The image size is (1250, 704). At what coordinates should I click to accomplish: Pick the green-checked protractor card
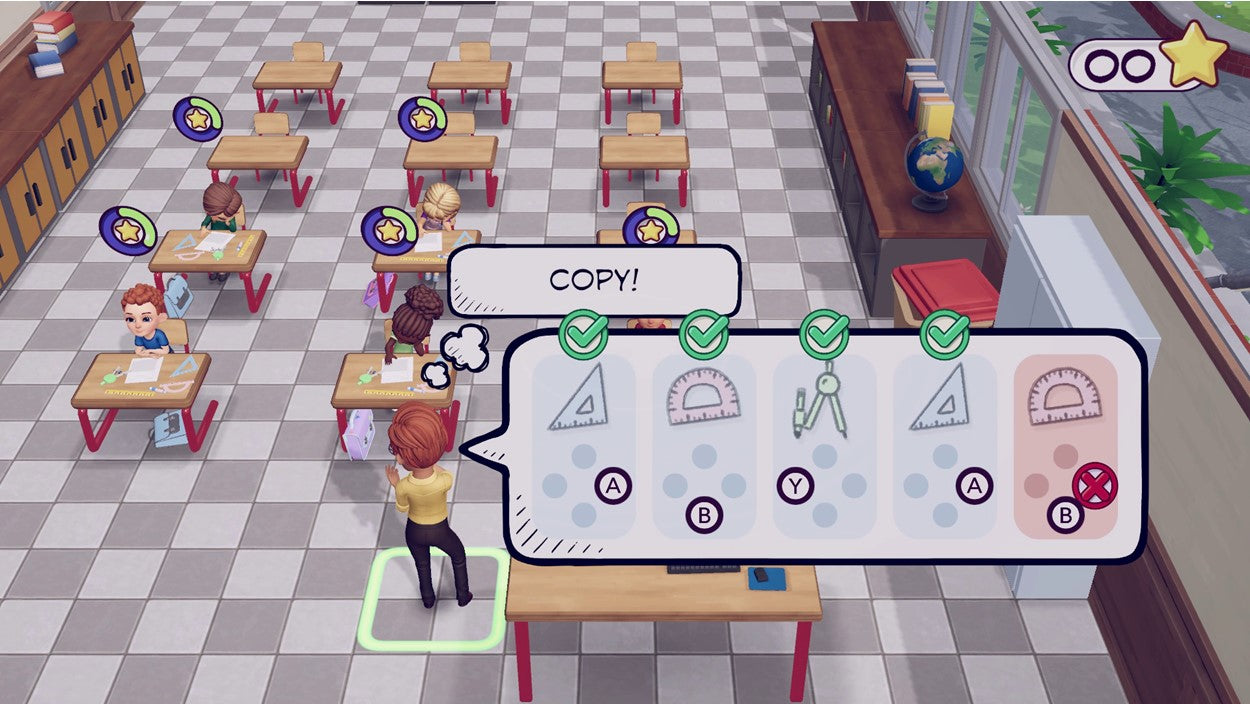703,446
